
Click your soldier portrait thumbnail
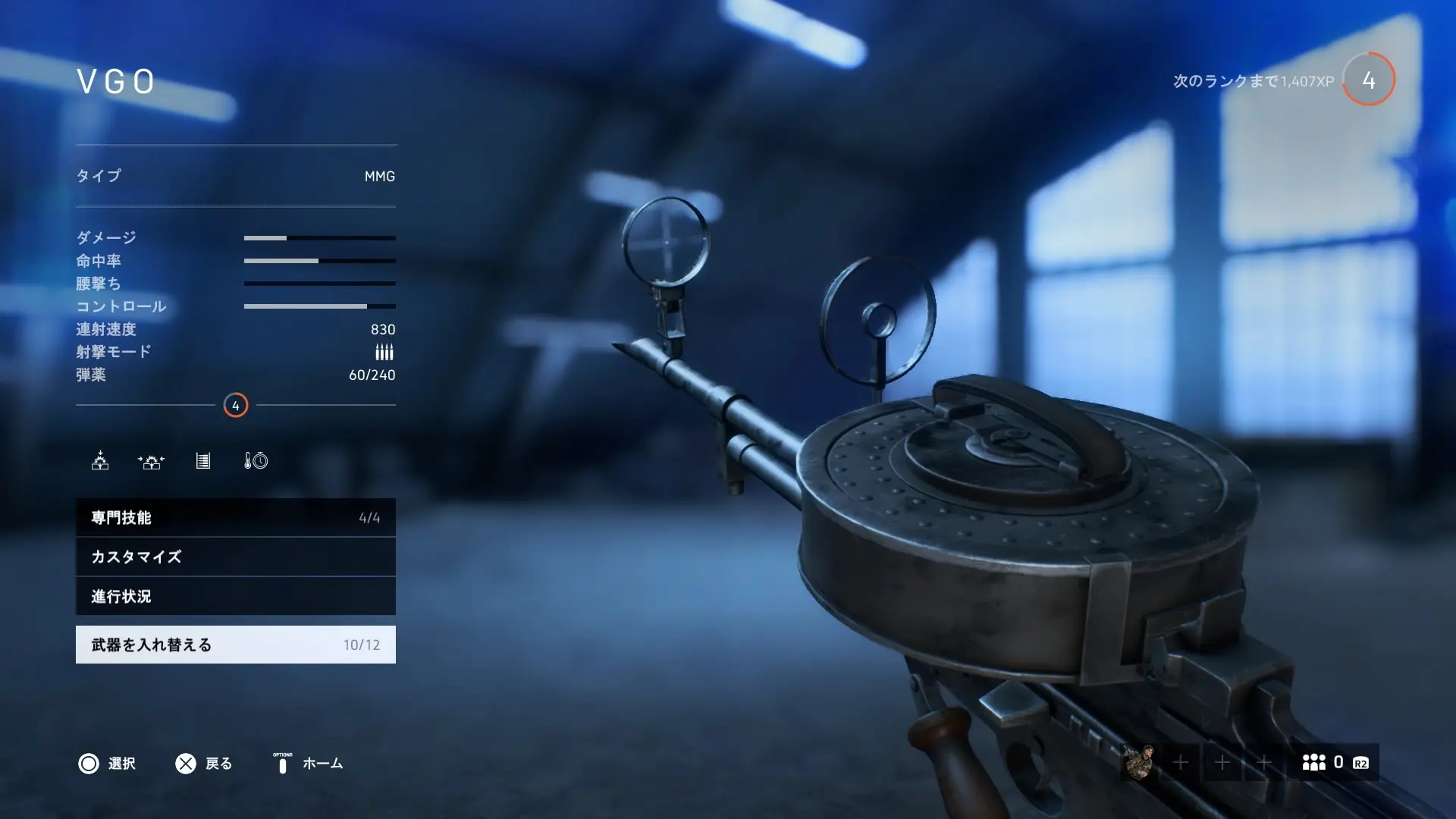point(1143,763)
